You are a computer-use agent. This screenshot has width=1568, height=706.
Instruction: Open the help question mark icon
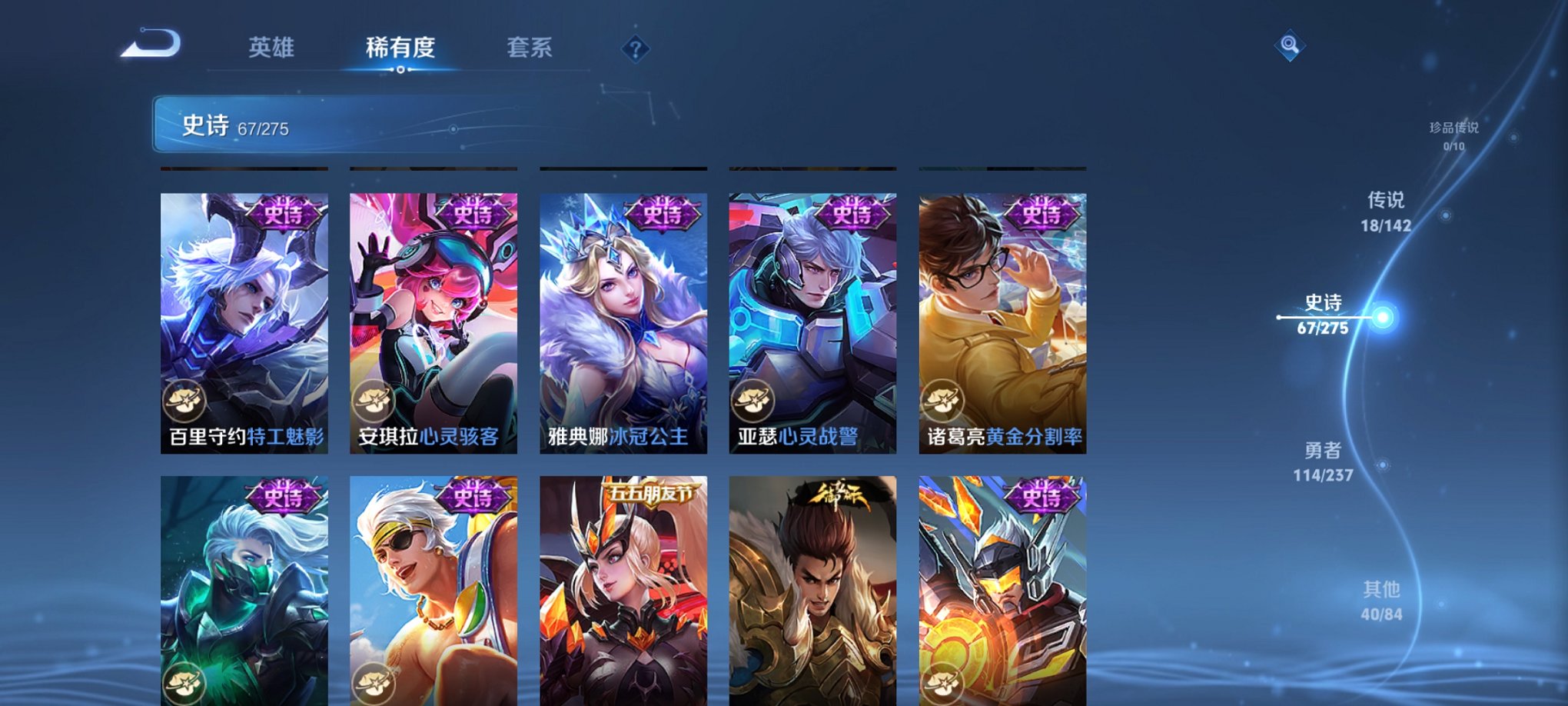point(633,49)
